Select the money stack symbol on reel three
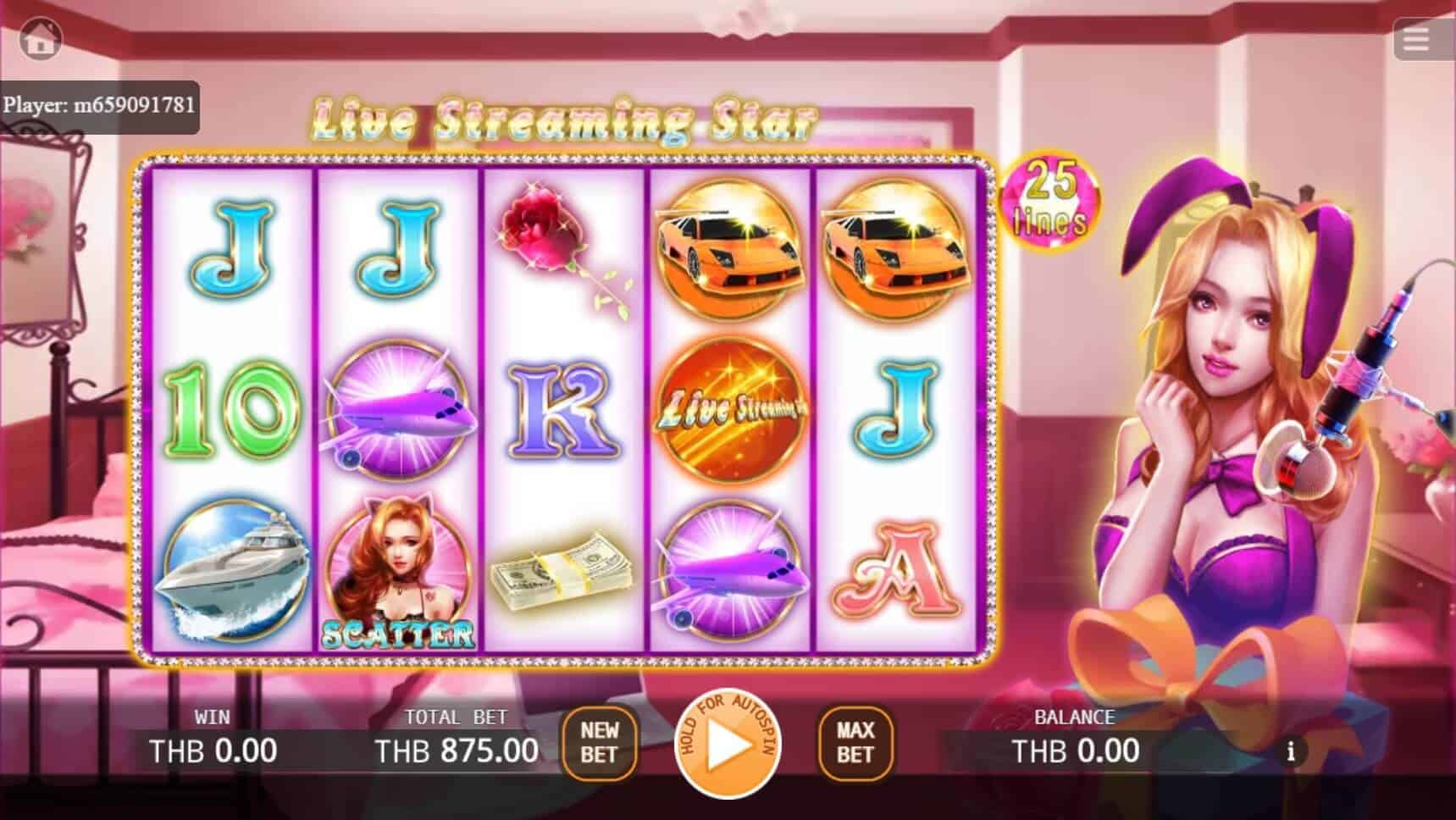The width and height of the screenshot is (1456, 820). tap(563, 569)
